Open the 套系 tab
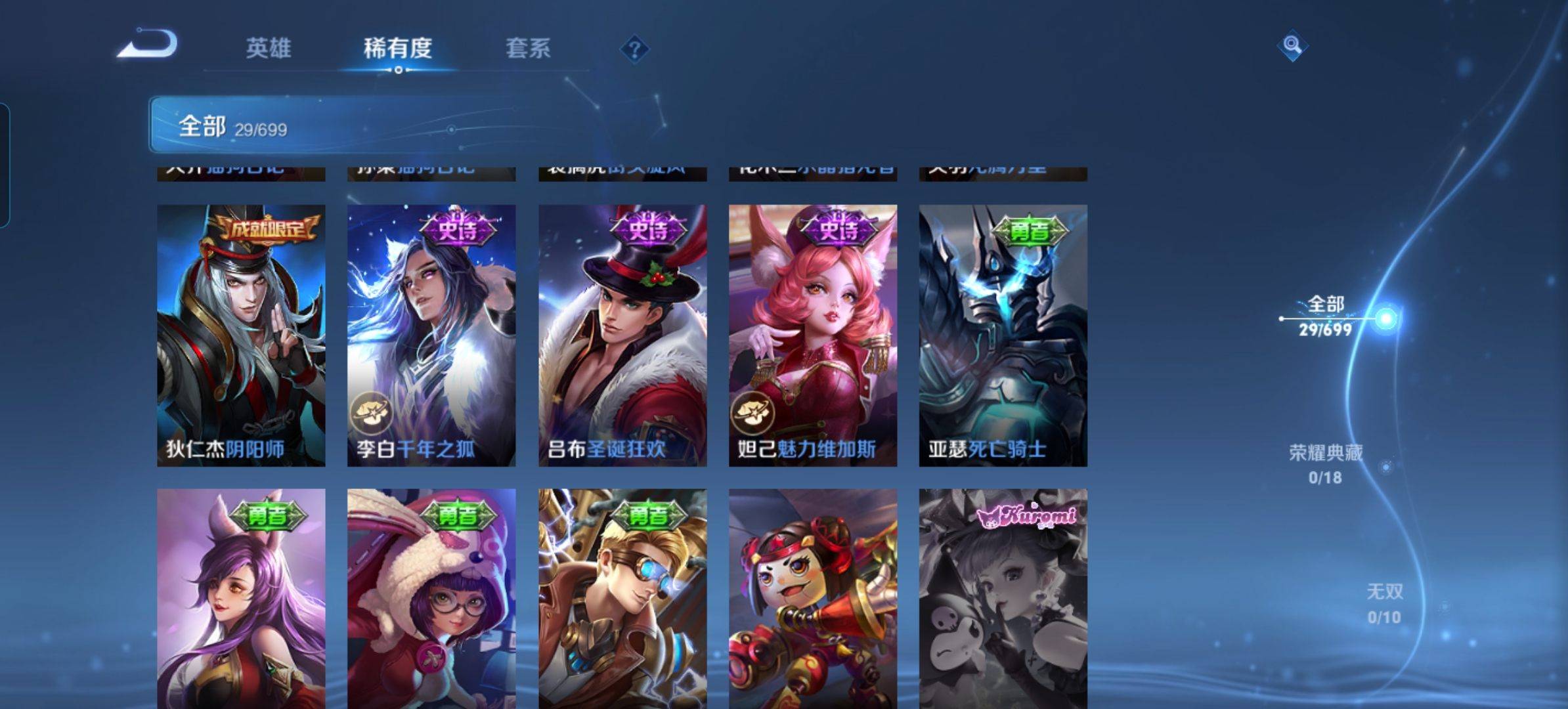This screenshot has height=709, width=1568. [528, 48]
